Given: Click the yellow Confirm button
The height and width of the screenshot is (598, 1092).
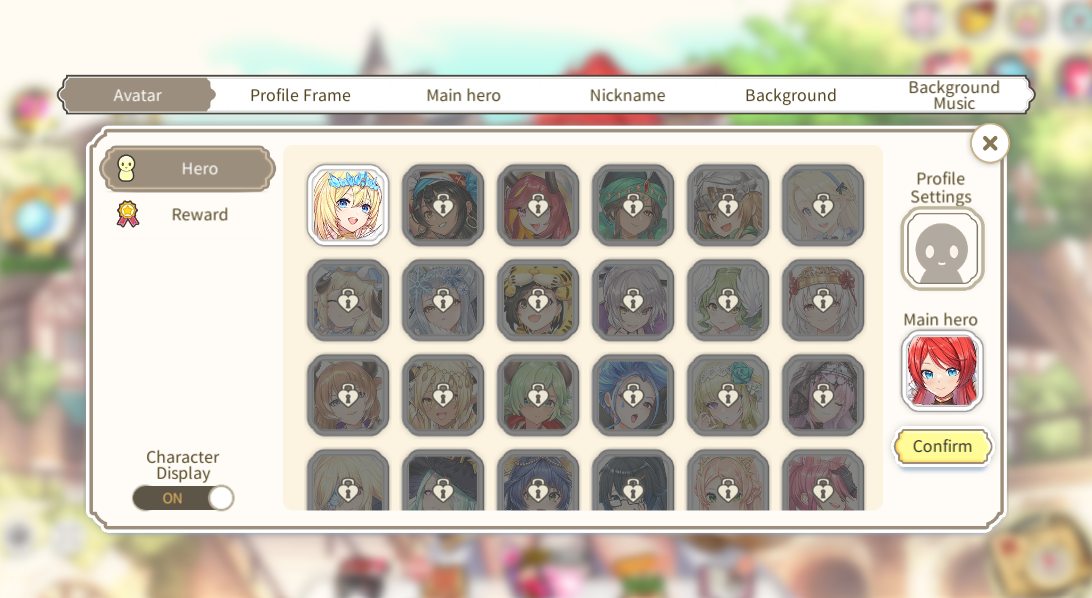Looking at the screenshot, I should tap(942, 447).
